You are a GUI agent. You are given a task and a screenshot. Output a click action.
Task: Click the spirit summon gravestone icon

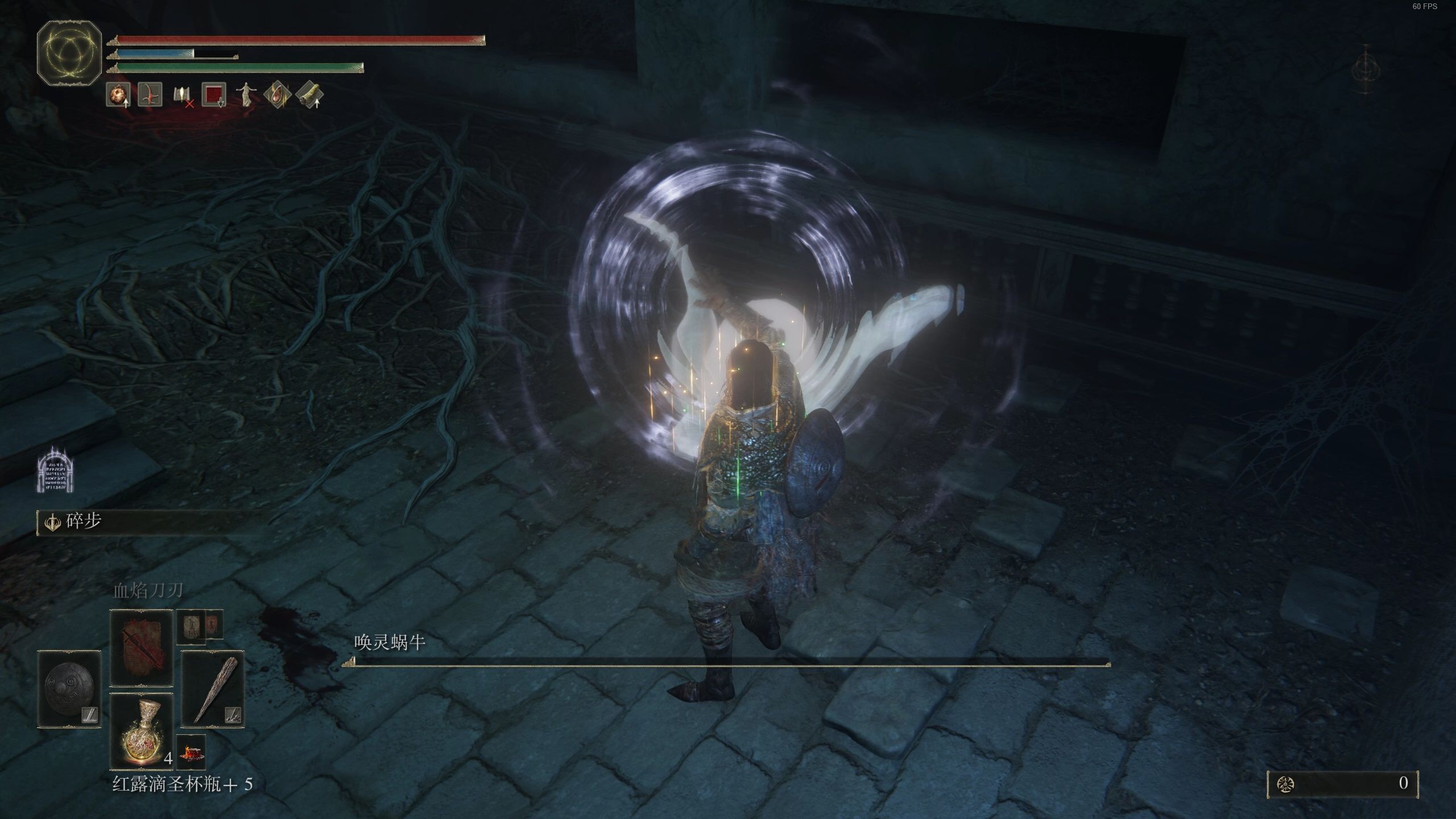click(56, 469)
